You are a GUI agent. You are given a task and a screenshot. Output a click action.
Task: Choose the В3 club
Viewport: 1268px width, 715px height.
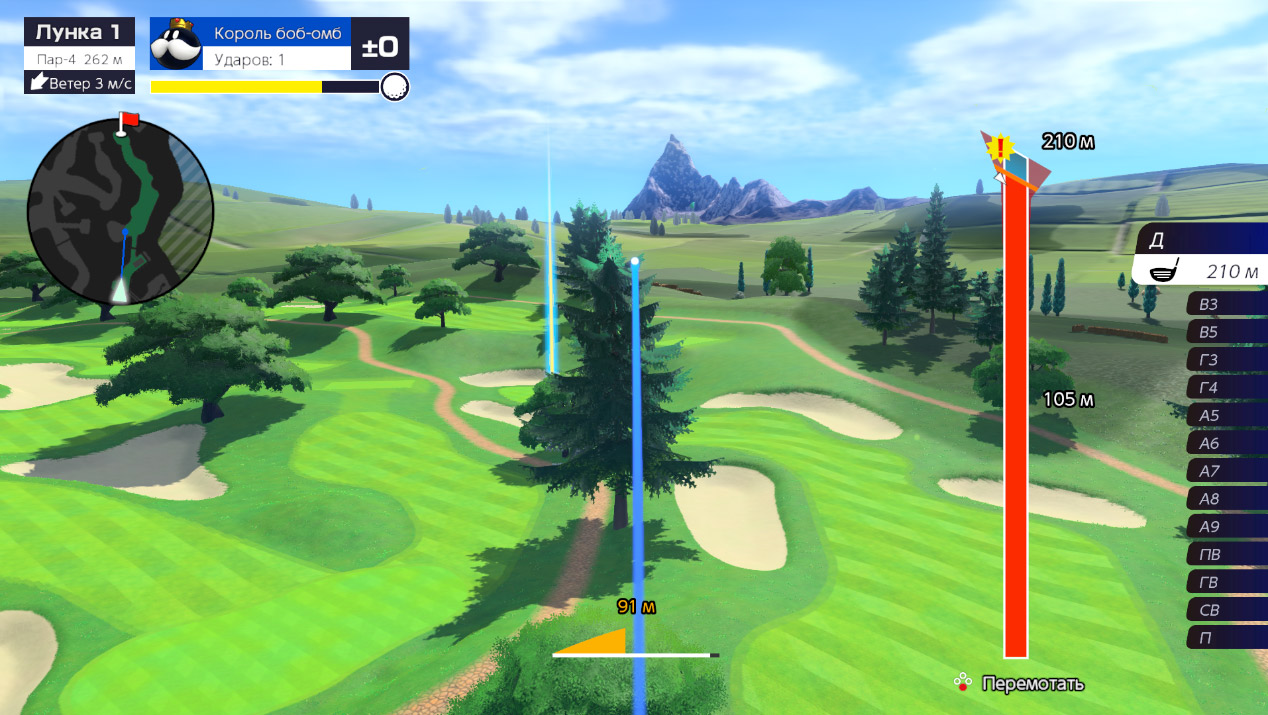1226,305
